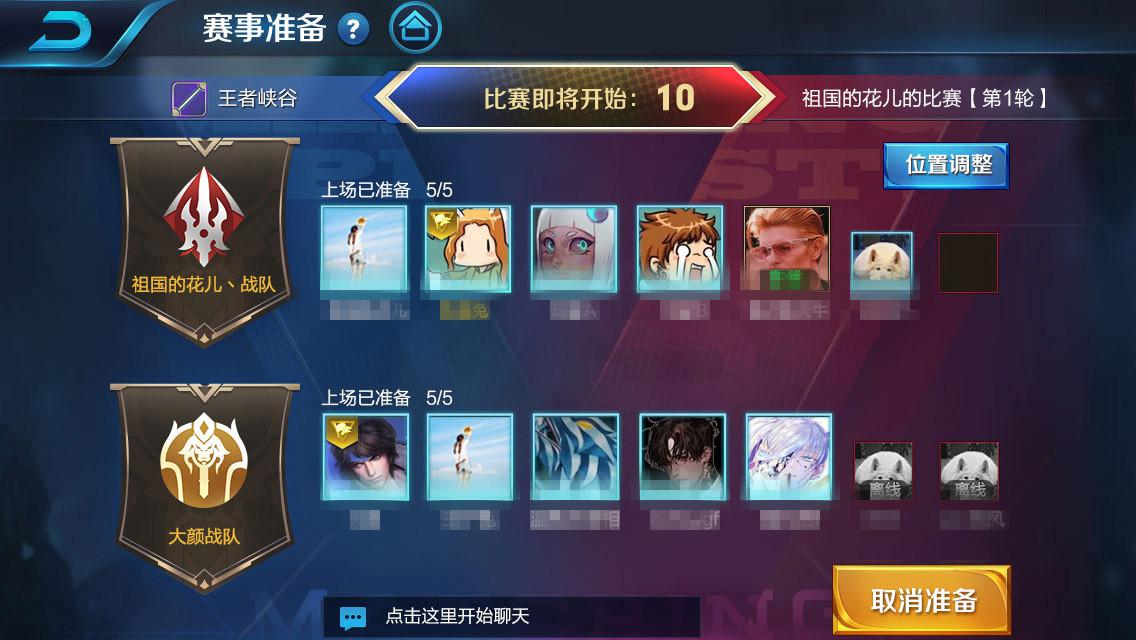Select the blue armored dragon avatar
This screenshot has width=1136, height=640.
click(x=575, y=457)
